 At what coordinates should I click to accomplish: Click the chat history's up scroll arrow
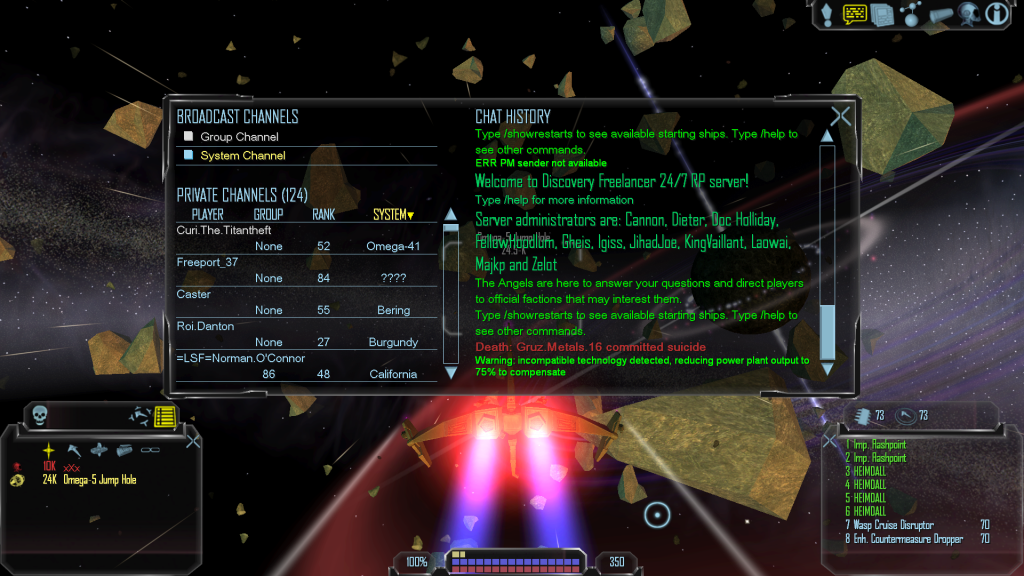(x=827, y=136)
